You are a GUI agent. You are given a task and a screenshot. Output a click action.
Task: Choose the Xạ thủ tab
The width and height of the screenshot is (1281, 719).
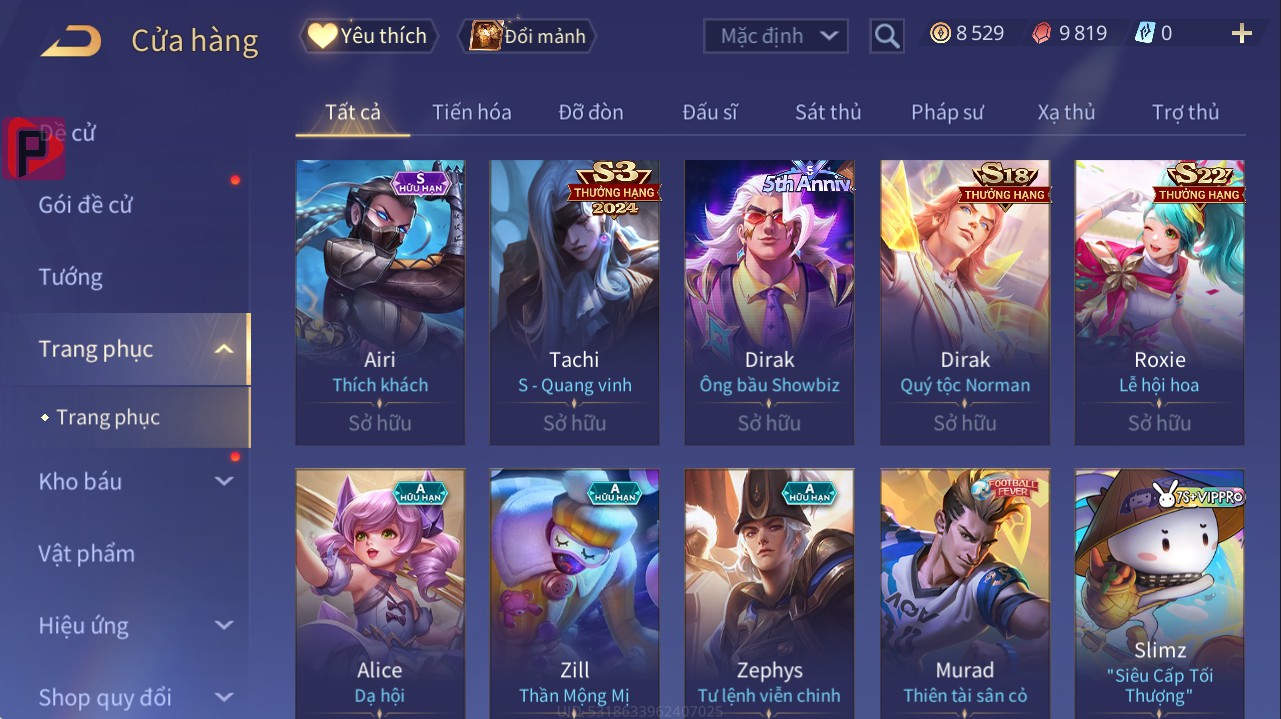(1066, 112)
